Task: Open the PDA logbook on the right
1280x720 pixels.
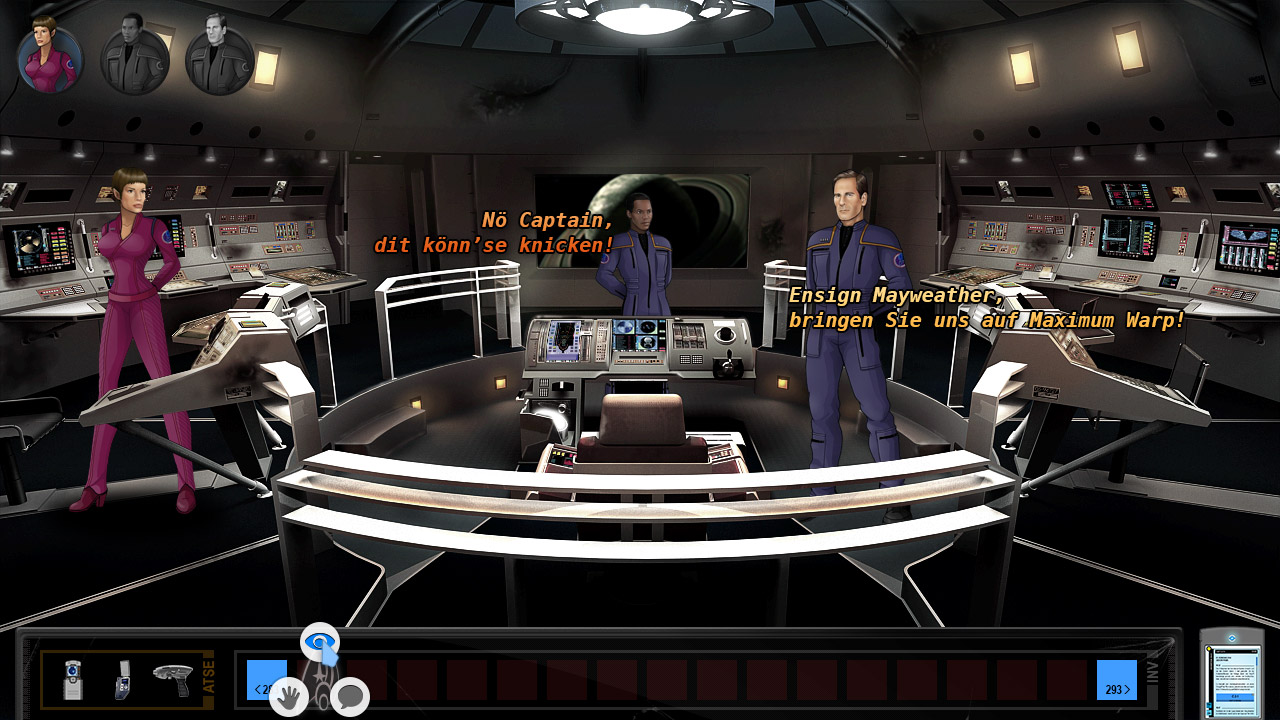Action: 1233,683
